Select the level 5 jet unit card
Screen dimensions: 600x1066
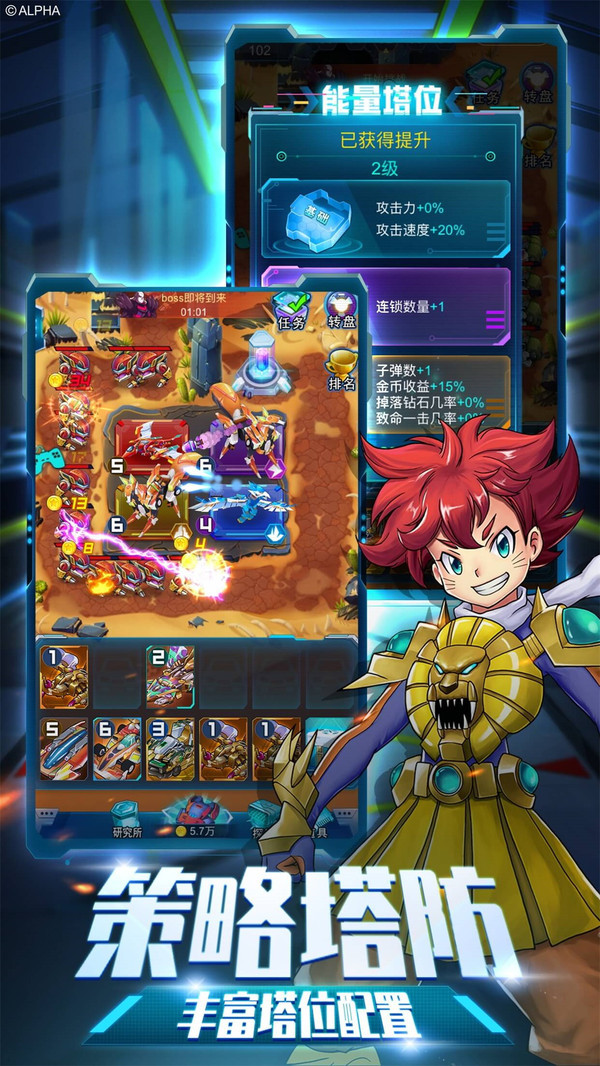tap(63, 748)
